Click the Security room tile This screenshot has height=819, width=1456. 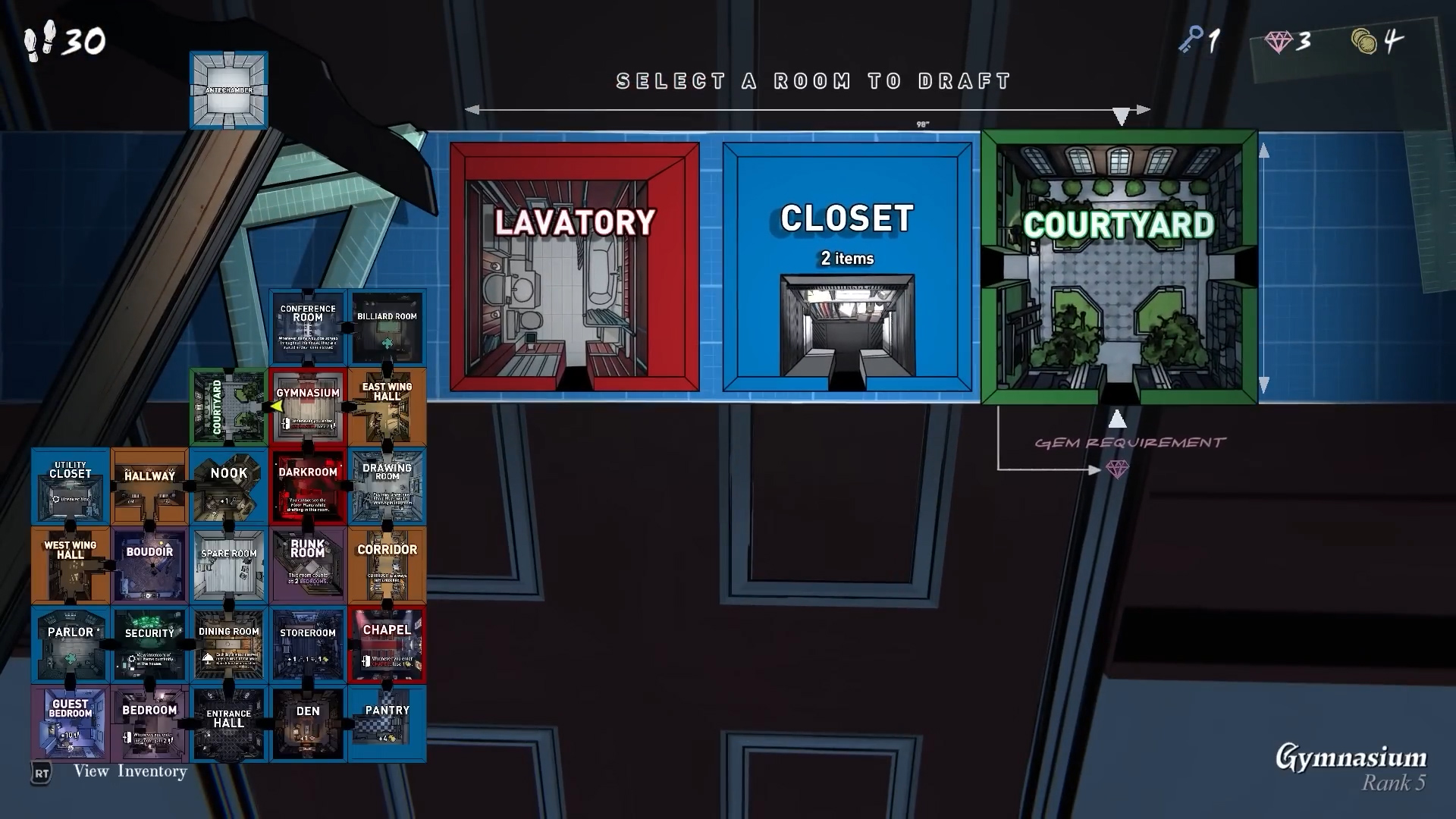[x=149, y=645]
